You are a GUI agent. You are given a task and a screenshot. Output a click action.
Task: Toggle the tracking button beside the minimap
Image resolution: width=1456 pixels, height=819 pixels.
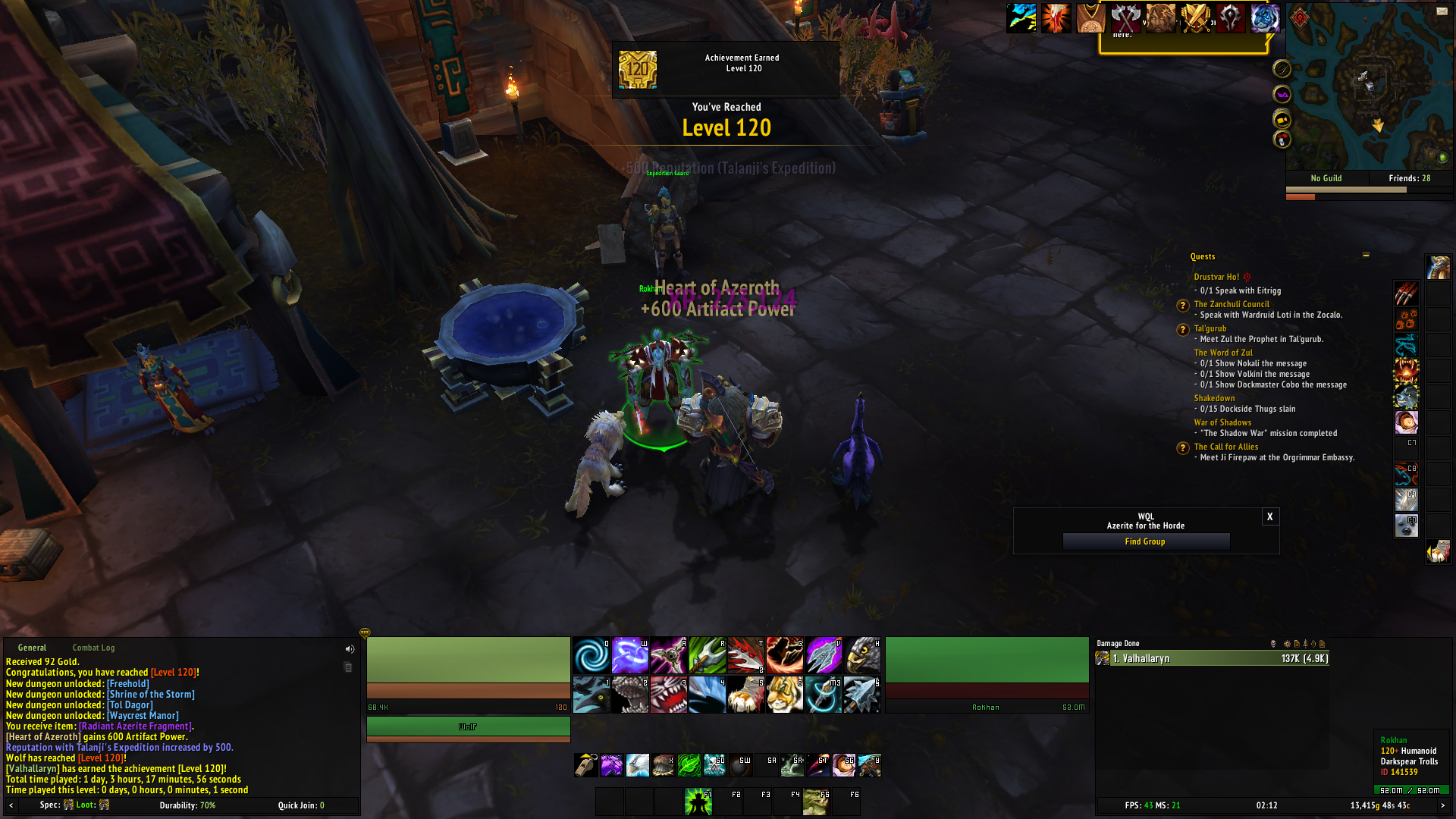pos(1282,70)
